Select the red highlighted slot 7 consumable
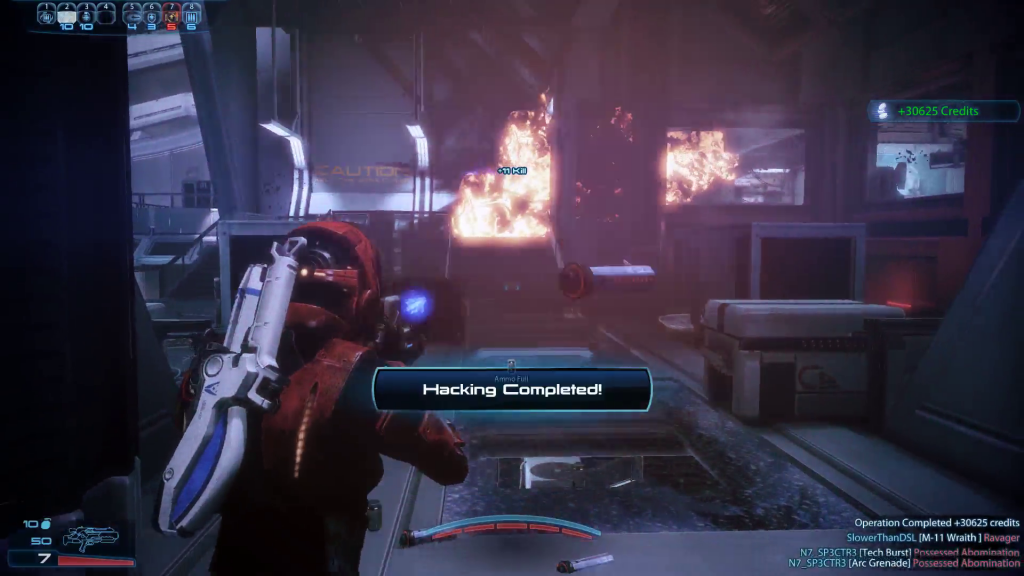 171,15
